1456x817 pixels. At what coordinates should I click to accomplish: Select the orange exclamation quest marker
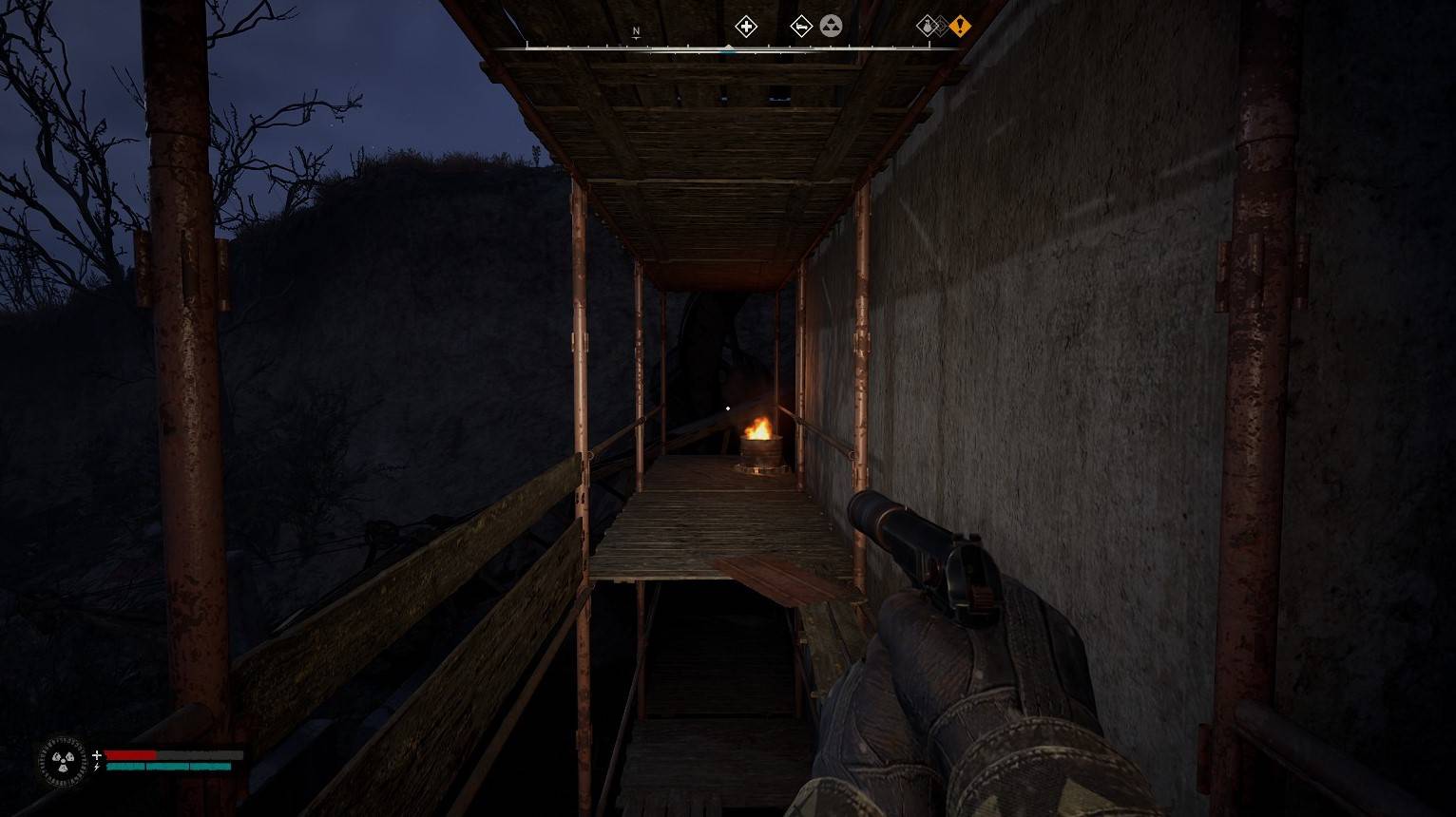coord(960,27)
